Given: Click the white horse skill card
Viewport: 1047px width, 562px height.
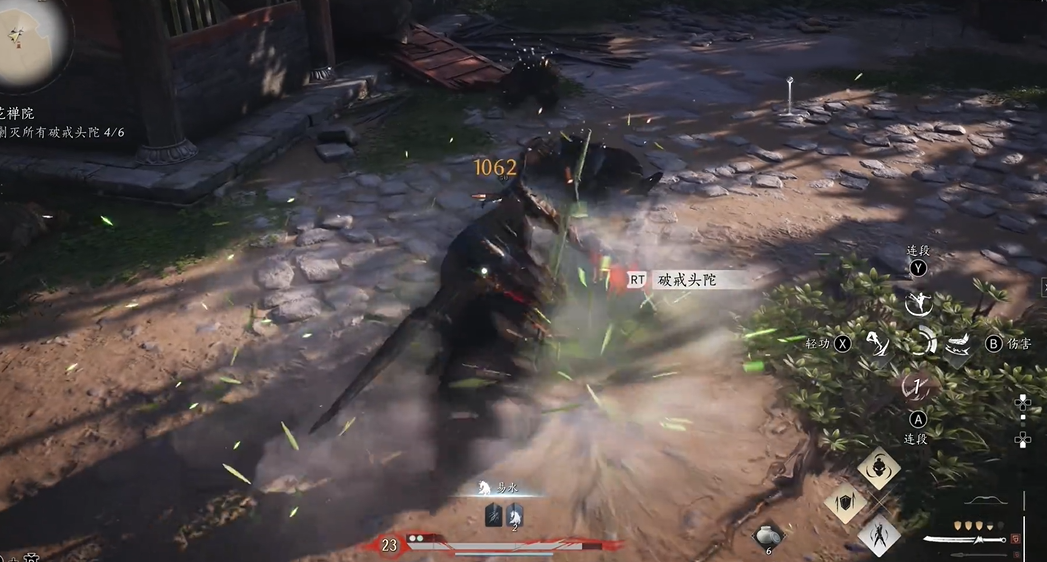Looking at the screenshot, I should (515, 515).
